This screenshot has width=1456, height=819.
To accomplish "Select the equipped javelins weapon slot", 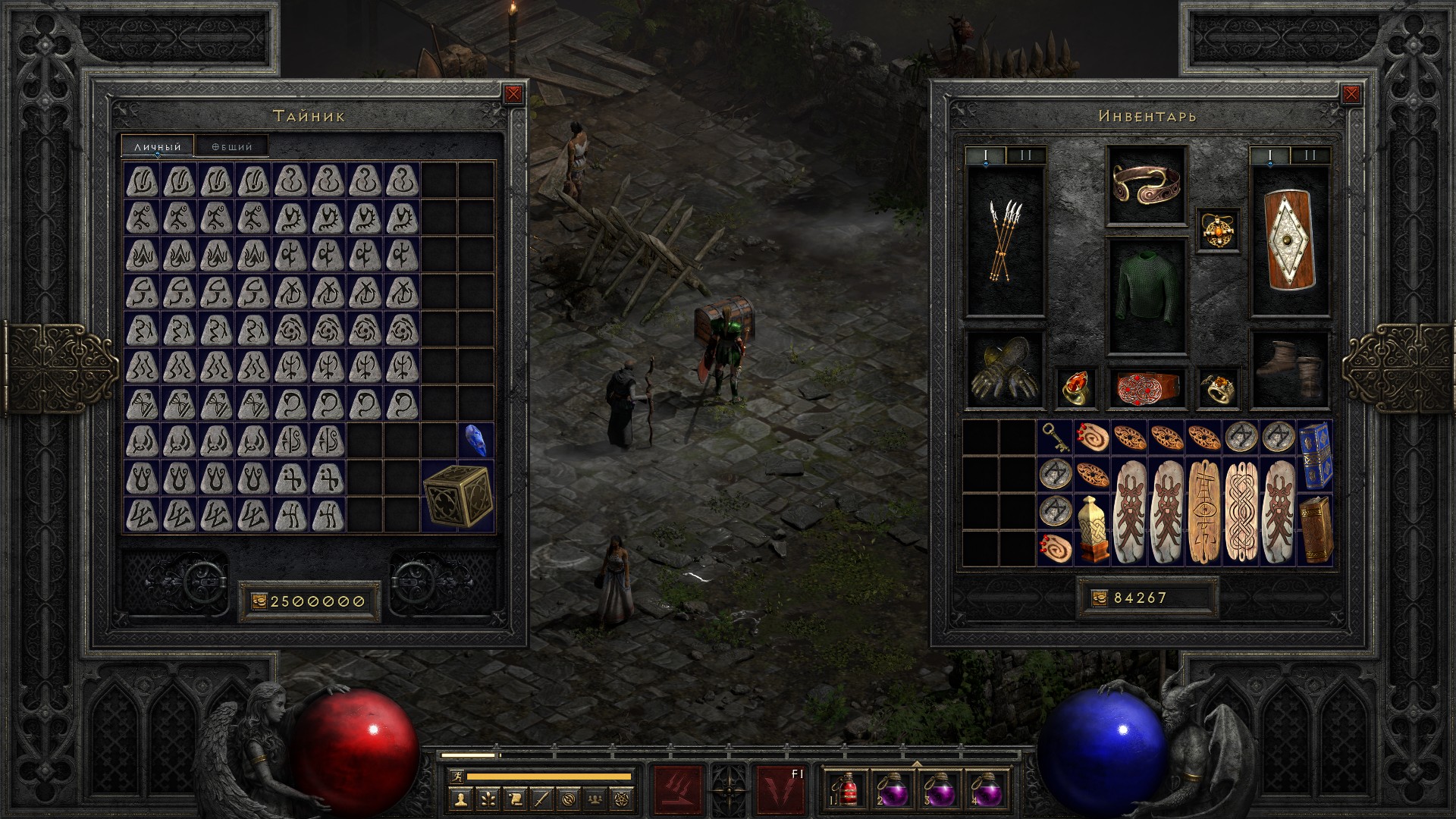I will [x=1005, y=241].
